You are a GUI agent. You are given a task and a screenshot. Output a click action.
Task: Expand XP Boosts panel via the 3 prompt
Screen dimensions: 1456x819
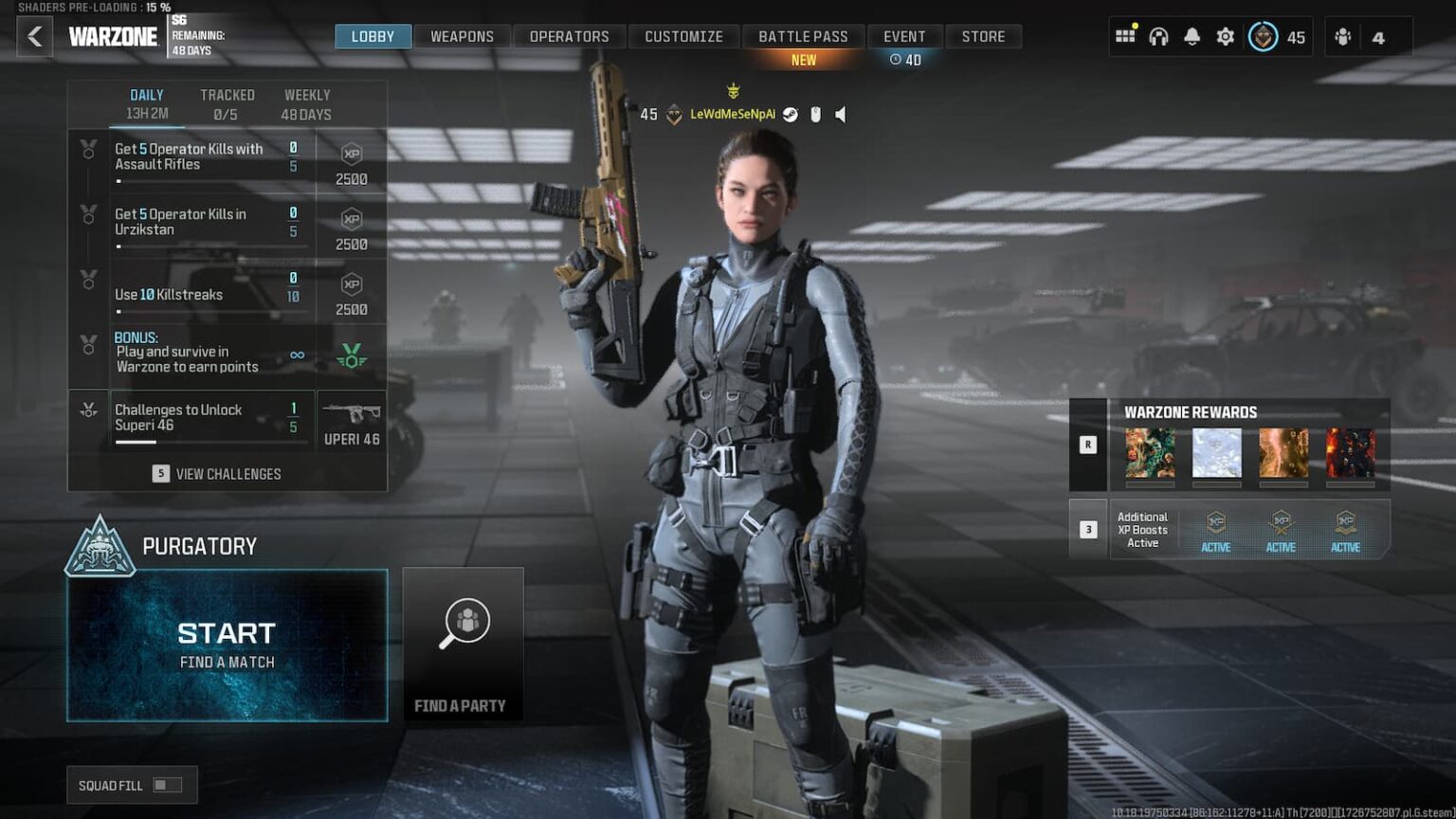[x=1087, y=529]
